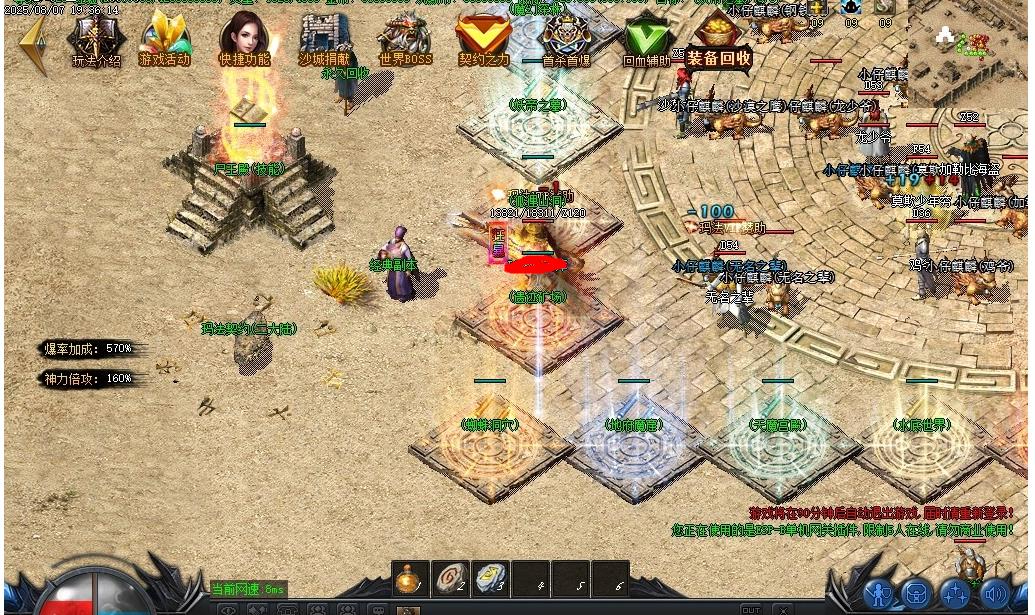Viewport: 1035px width, 615px height.
Task: Open the character panel round button
Action: coord(879,594)
